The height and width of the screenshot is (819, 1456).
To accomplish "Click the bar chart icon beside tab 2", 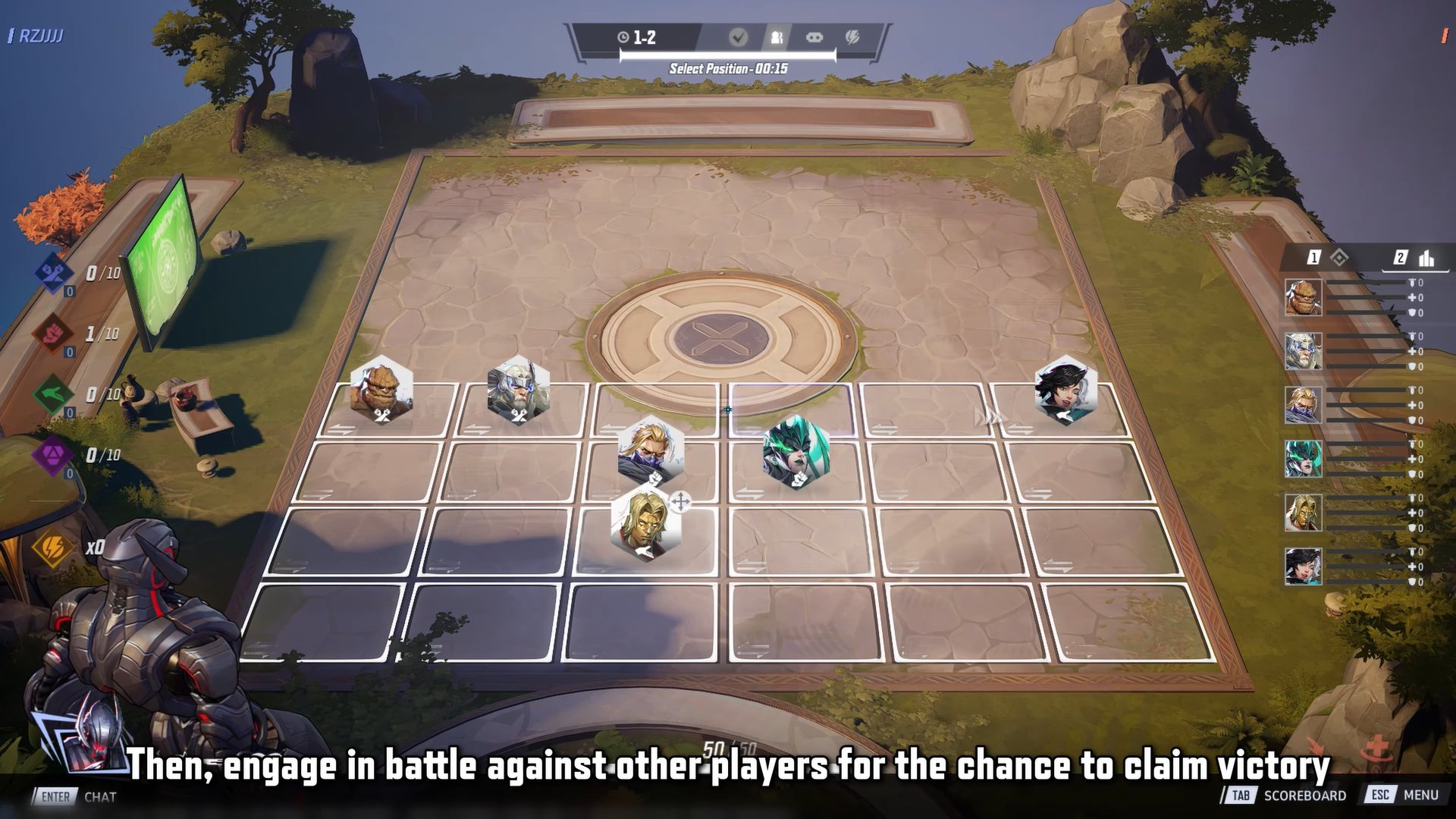I will click(1427, 258).
